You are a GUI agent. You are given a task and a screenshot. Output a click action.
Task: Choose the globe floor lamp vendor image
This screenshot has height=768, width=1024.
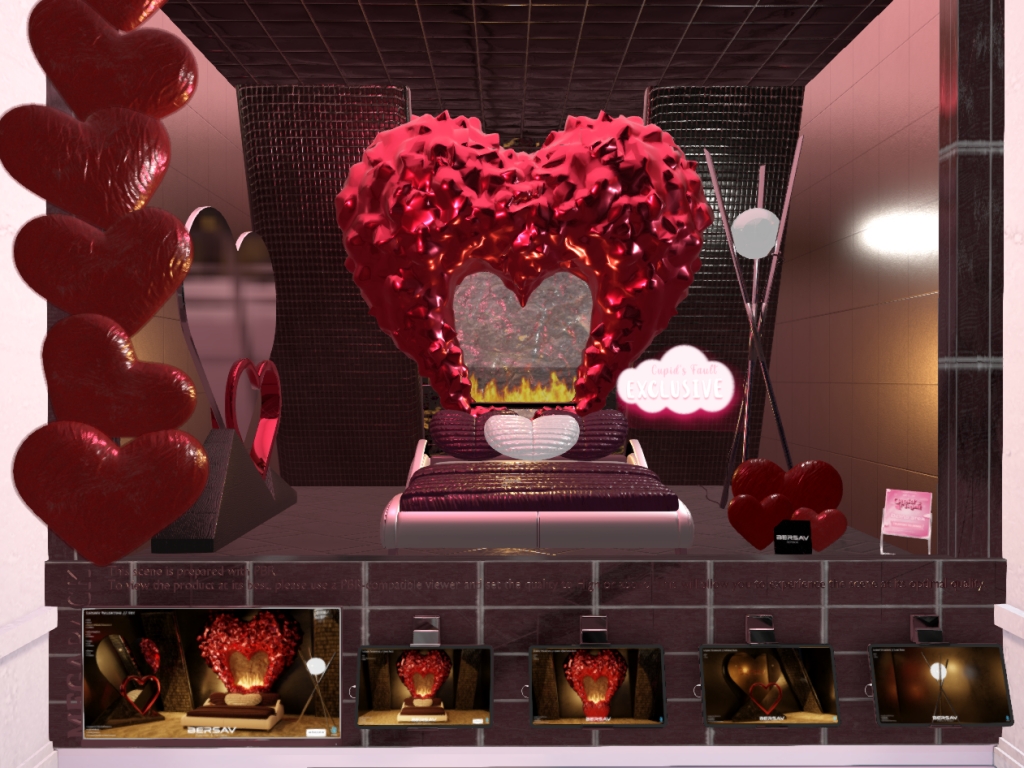(939, 684)
